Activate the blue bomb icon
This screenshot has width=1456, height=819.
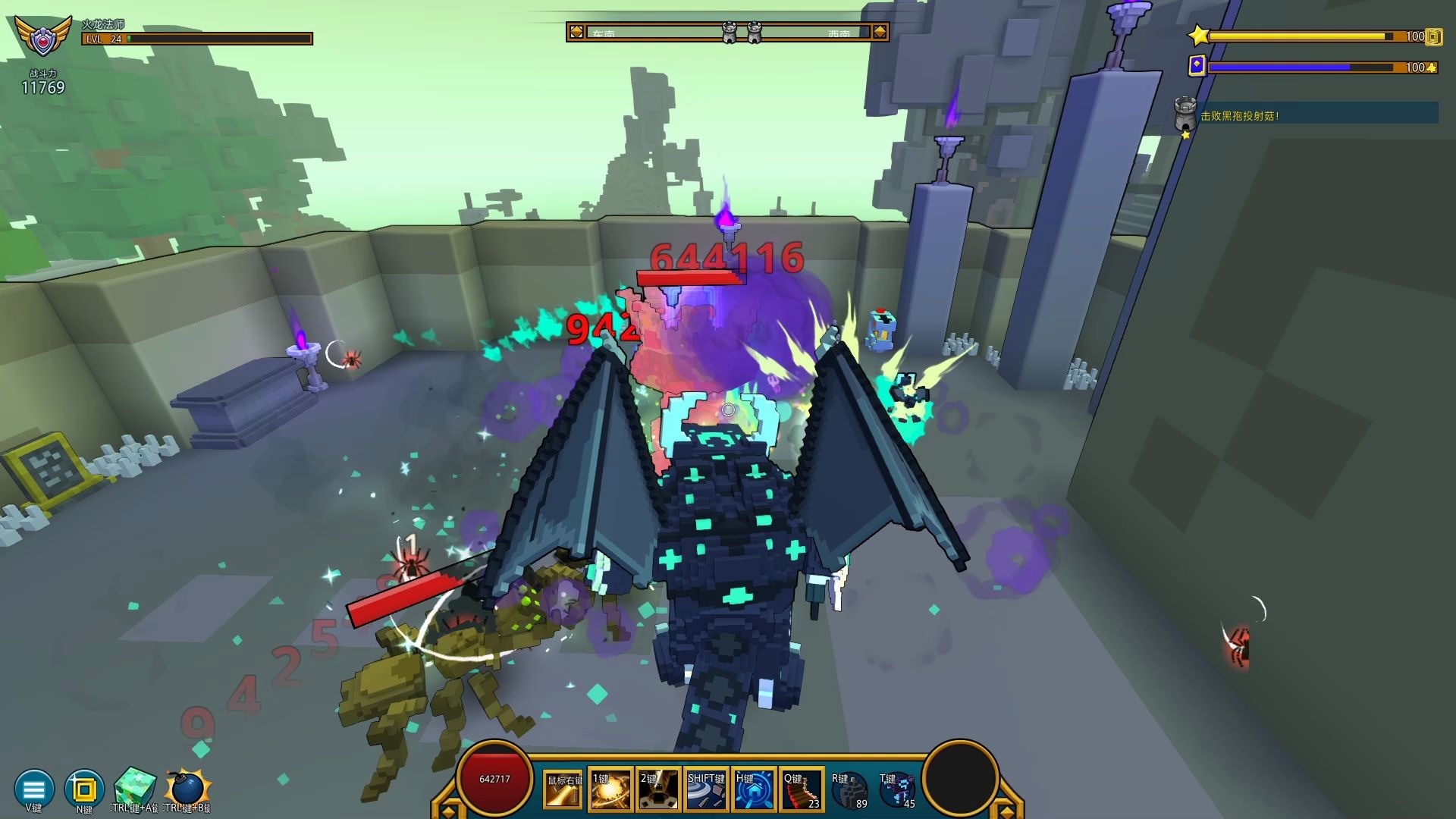187,789
